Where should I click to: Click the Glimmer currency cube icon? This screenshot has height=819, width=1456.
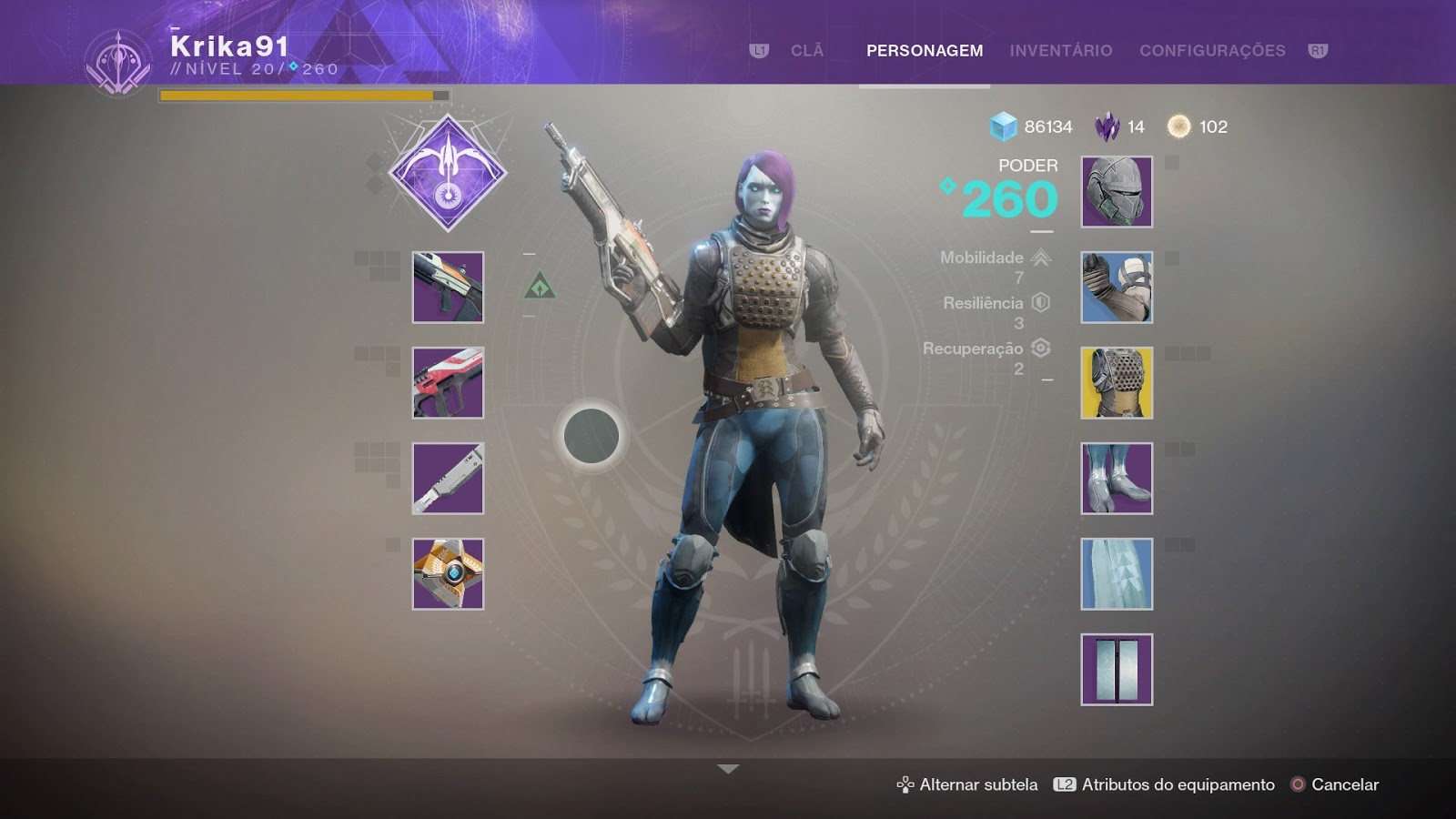[1001, 127]
